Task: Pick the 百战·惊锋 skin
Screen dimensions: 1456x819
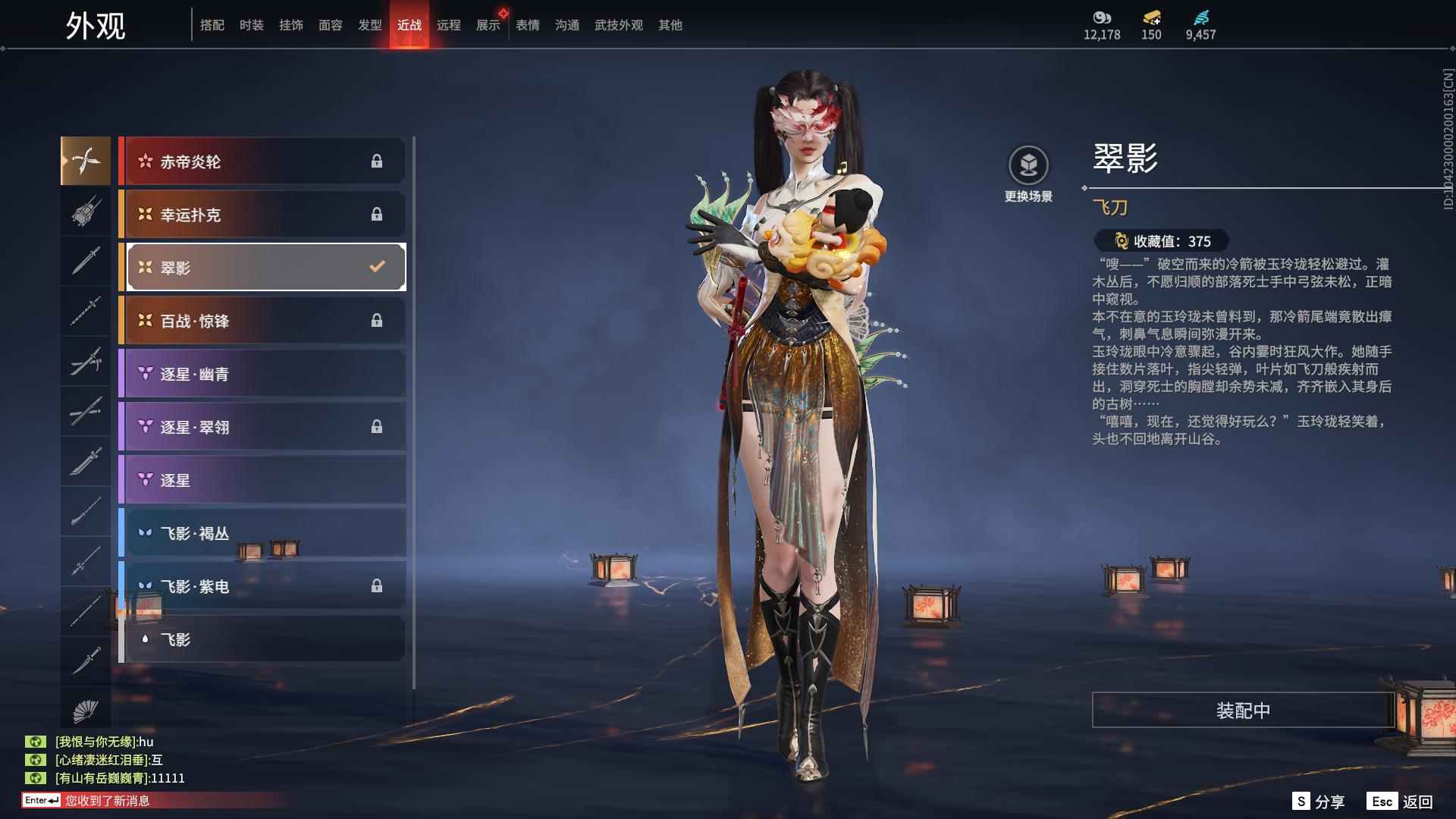Action: coord(263,321)
